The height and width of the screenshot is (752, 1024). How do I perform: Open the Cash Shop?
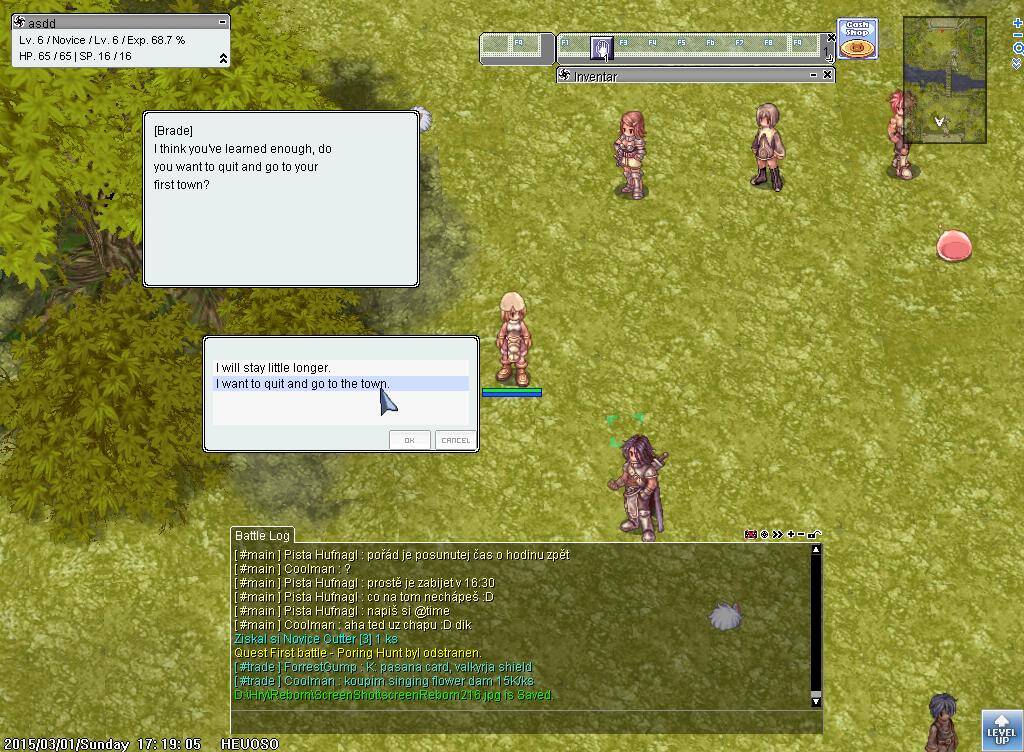[857, 40]
